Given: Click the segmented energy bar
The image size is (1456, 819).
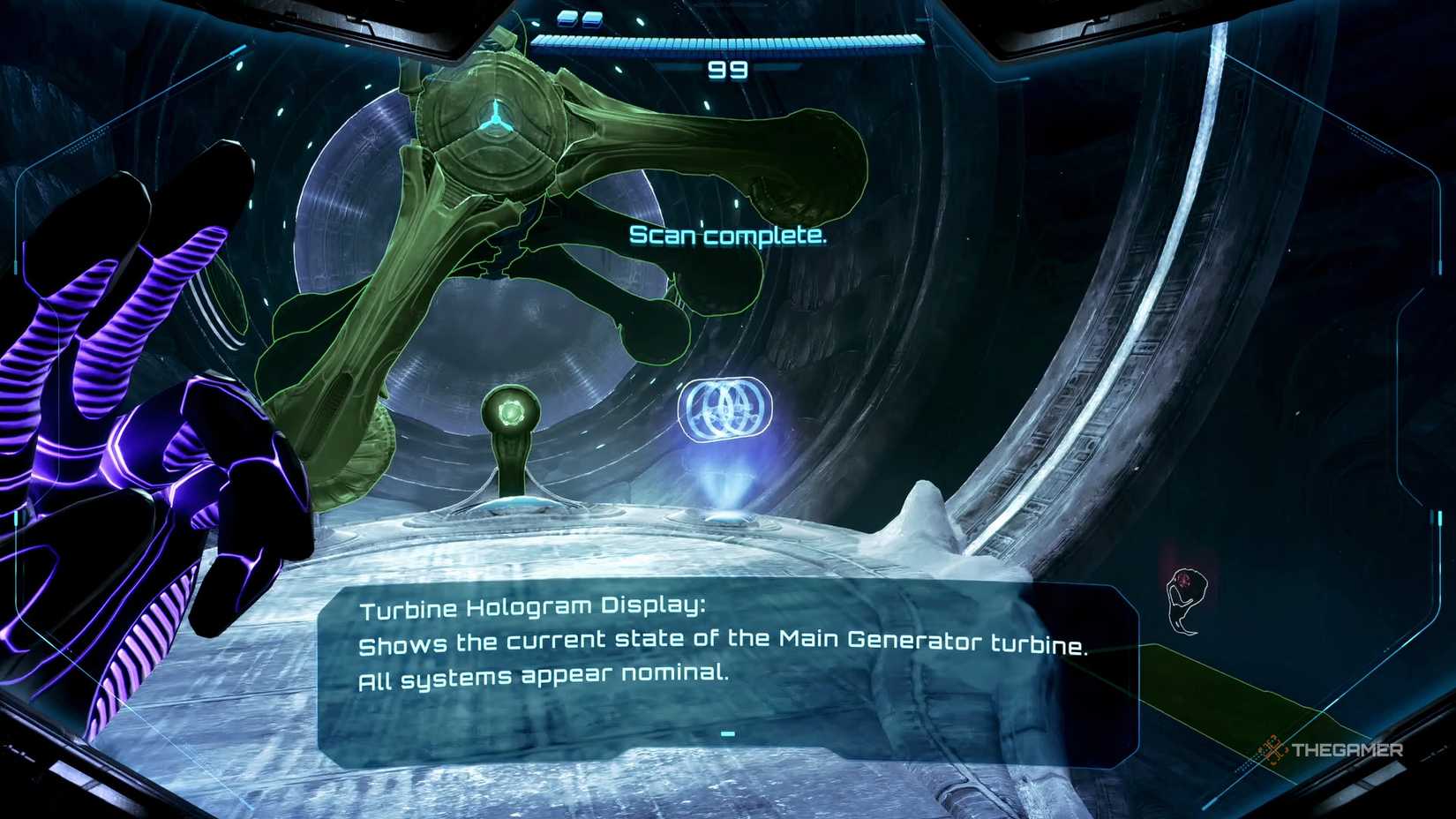Looking at the screenshot, I should pos(725,39).
